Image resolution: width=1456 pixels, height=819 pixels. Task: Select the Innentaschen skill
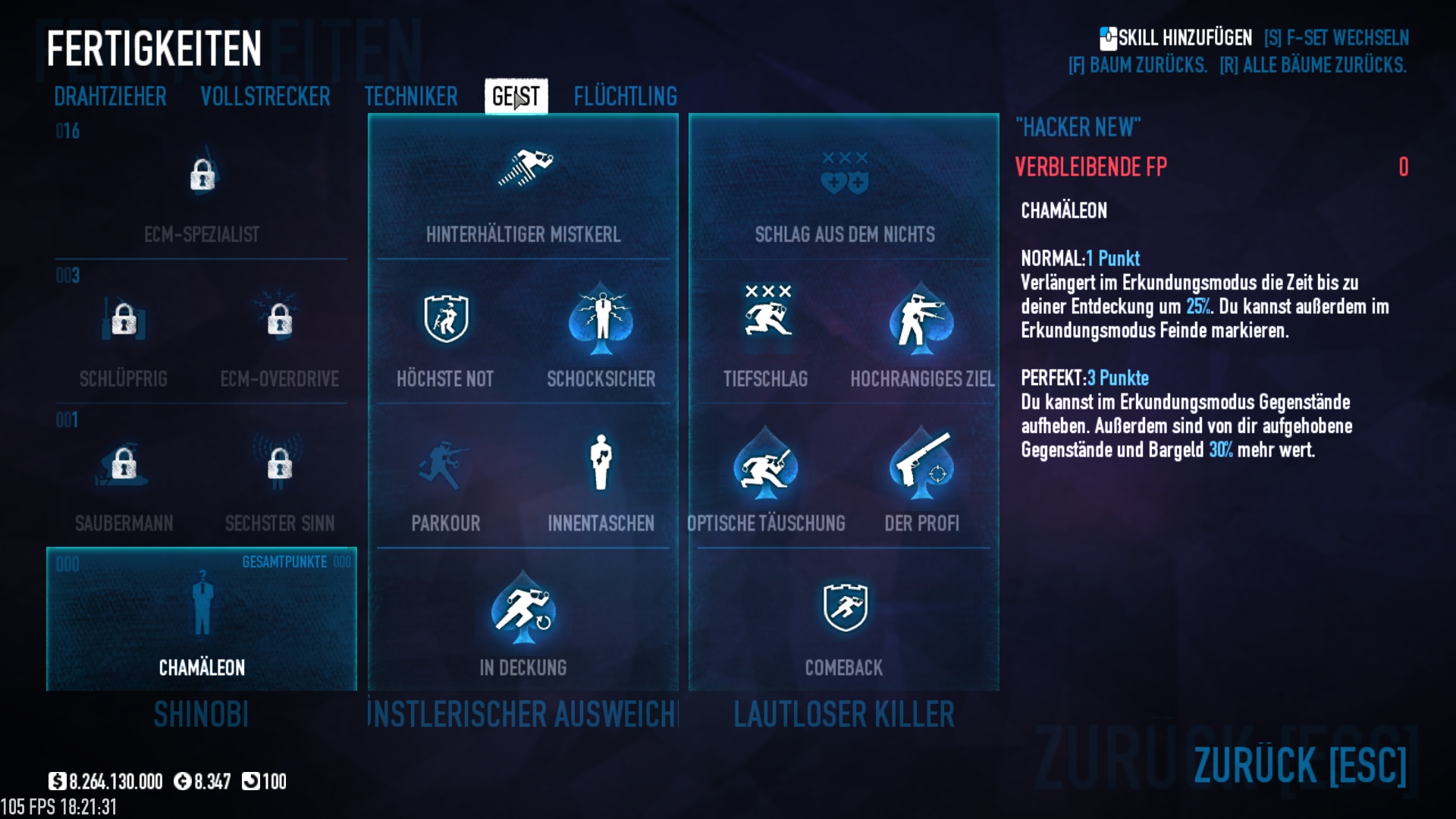[601, 478]
